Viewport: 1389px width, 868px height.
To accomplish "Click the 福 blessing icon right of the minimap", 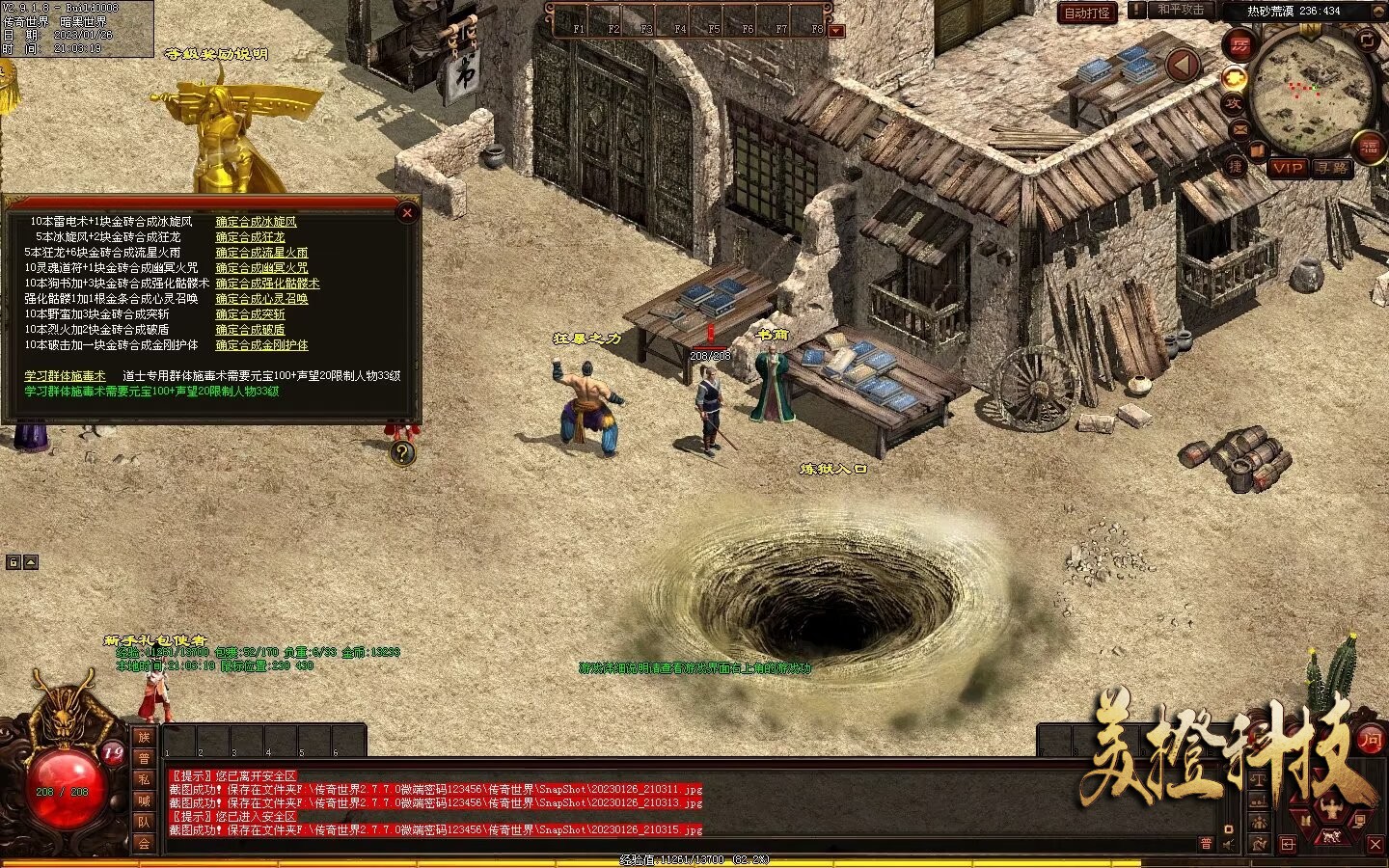I will click(x=1368, y=148).
